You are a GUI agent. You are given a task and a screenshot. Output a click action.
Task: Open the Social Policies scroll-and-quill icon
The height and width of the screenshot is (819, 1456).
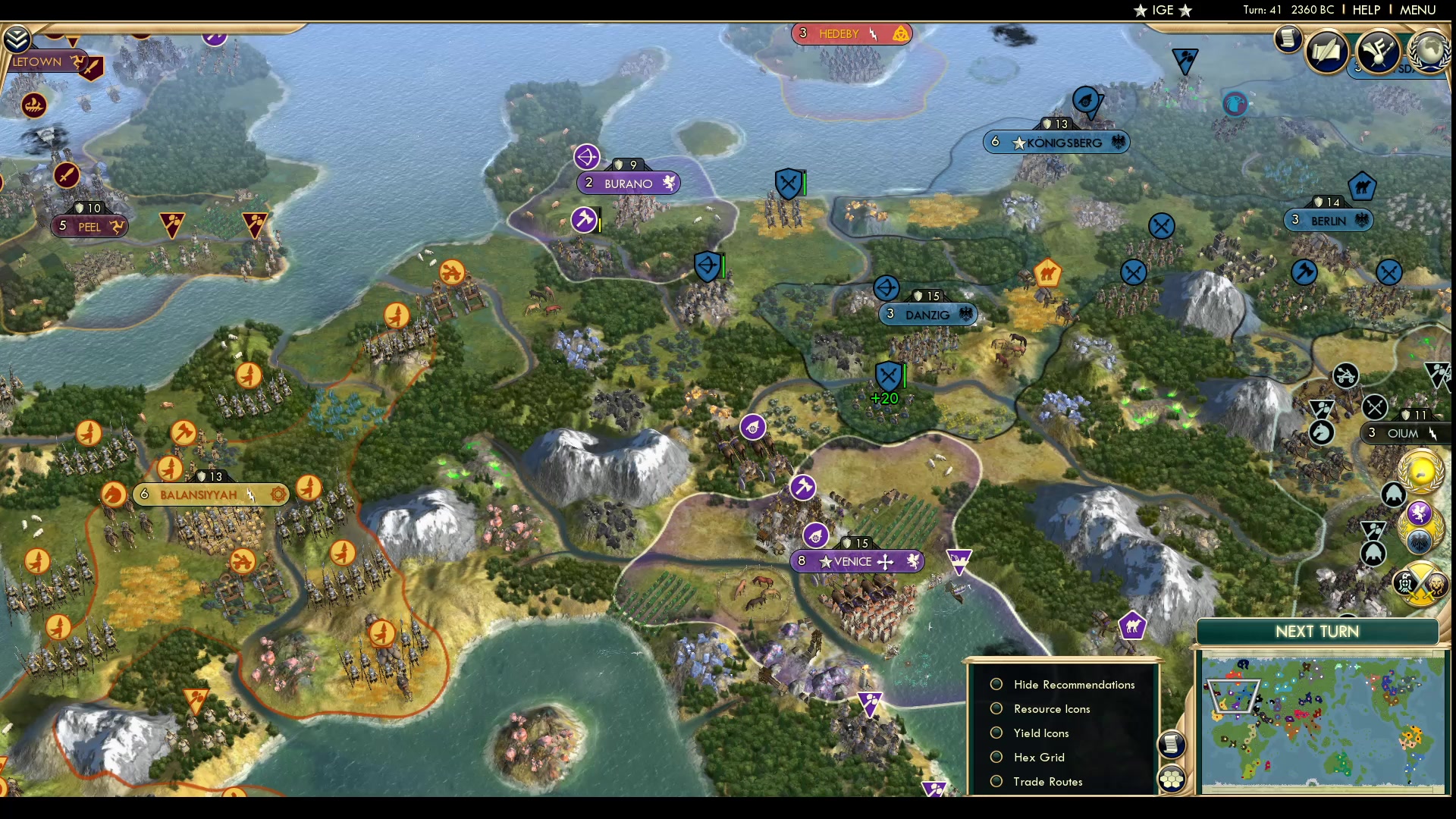1329,52
